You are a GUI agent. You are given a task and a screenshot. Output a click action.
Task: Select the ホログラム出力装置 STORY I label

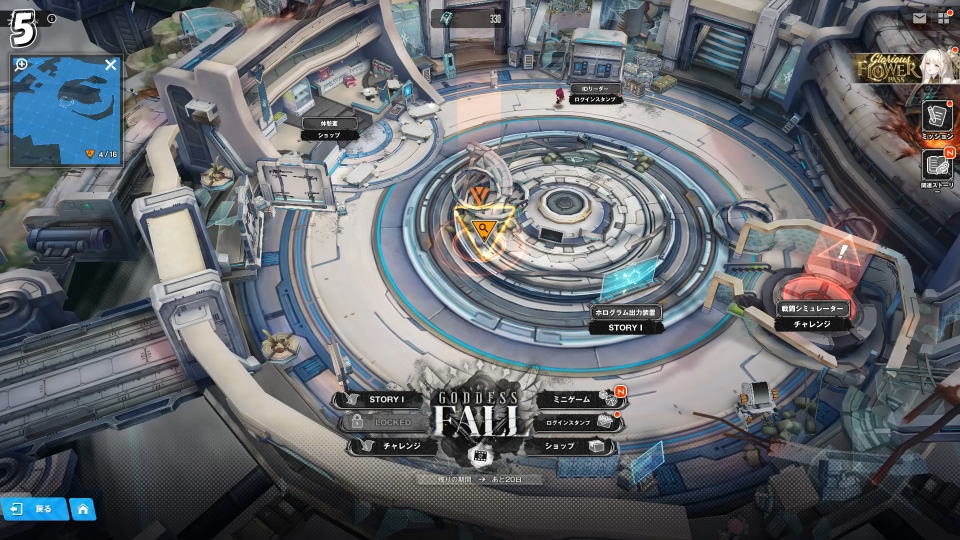[x=625, y=320]
